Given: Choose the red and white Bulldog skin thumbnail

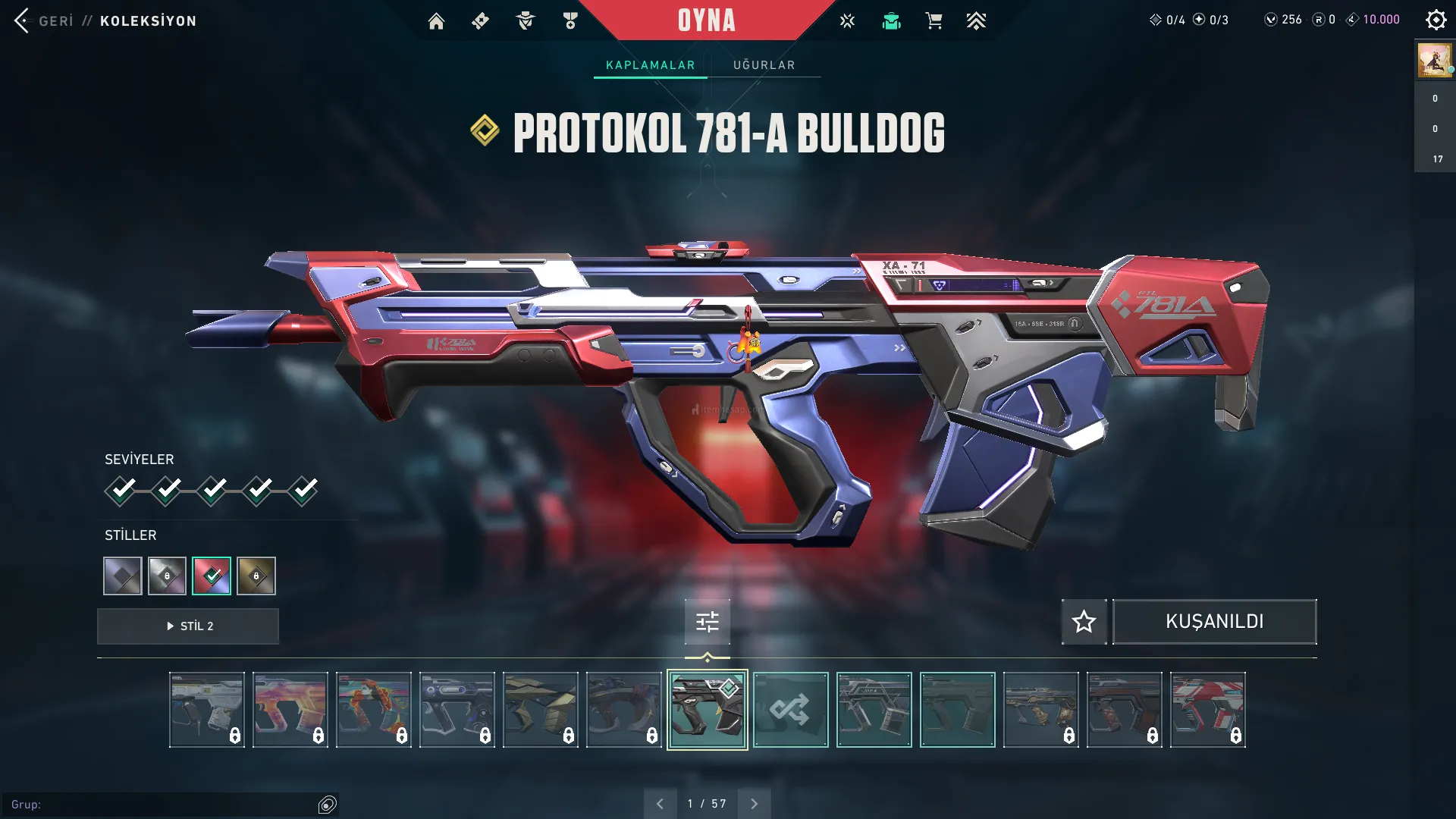Looking at the screenshot, I should pos(1207,710).
